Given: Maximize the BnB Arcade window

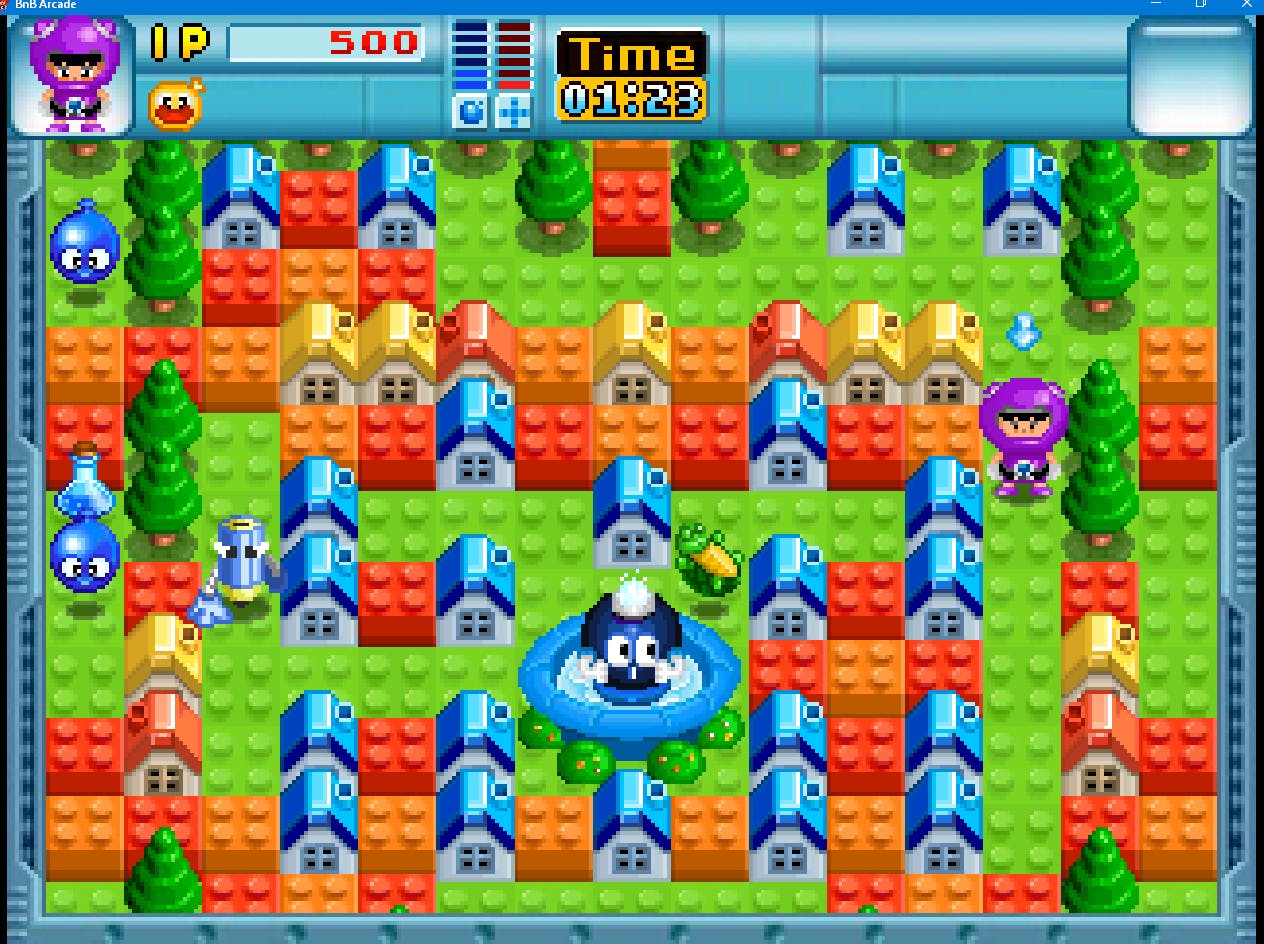Looking at the screenshot, I should [x=1201, y=4].
